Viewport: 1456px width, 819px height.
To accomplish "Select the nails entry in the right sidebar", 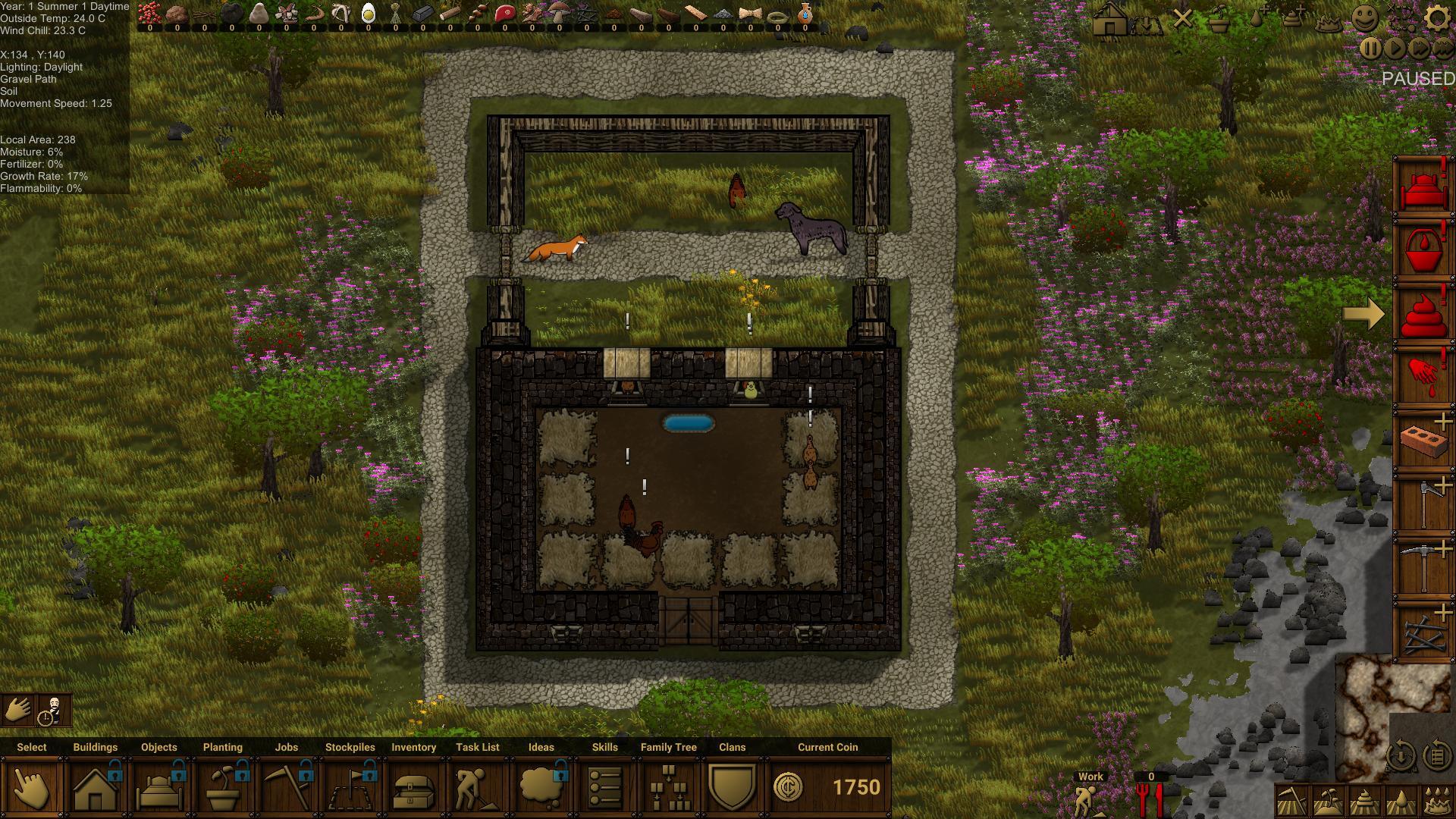I will (1423, 633).
